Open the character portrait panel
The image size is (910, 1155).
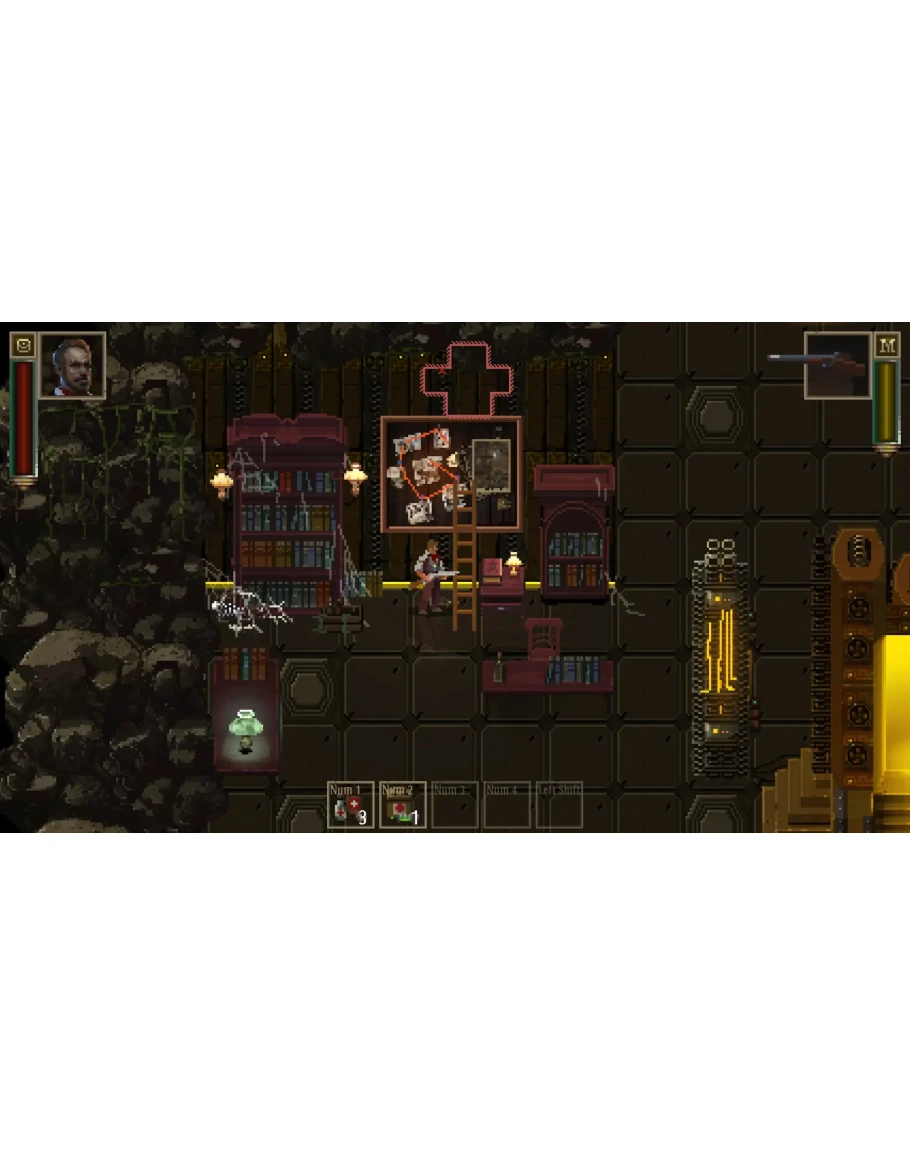tap(72, 365)
